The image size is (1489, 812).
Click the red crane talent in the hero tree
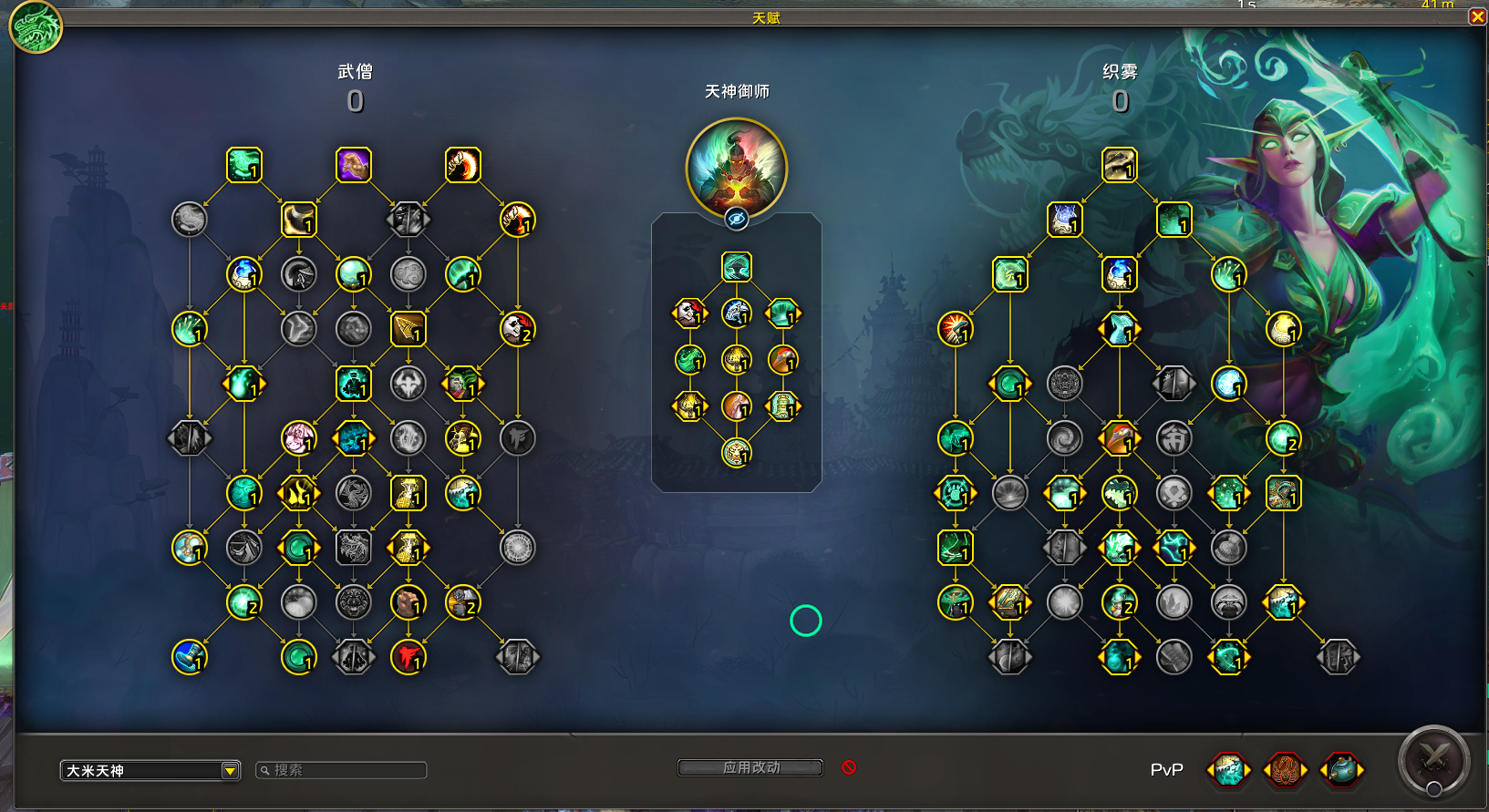pos(782,360)
